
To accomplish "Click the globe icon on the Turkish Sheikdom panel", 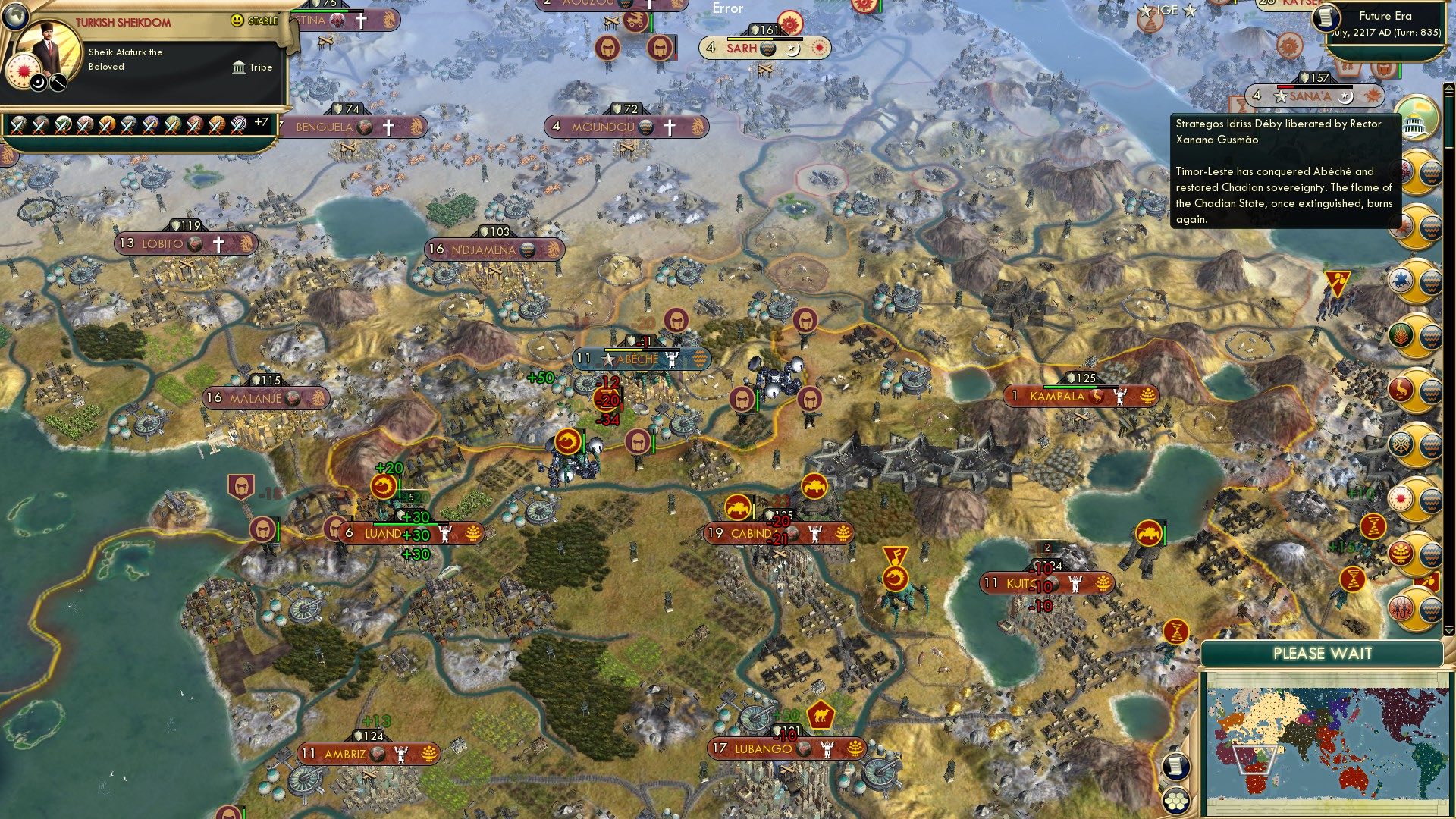I will click(16, 16).
